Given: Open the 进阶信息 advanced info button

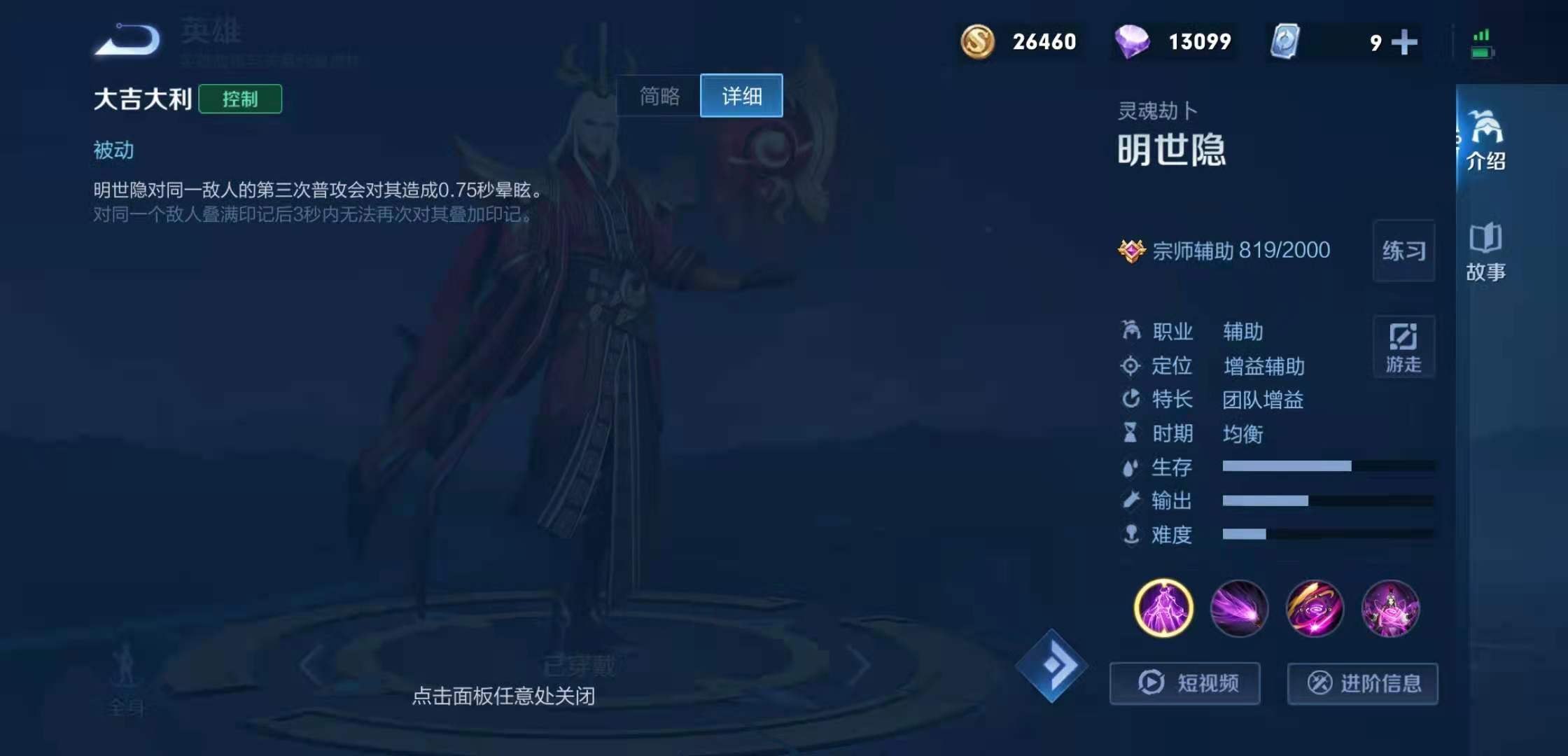Looking at the screenshot, I should coord(1362,684).
